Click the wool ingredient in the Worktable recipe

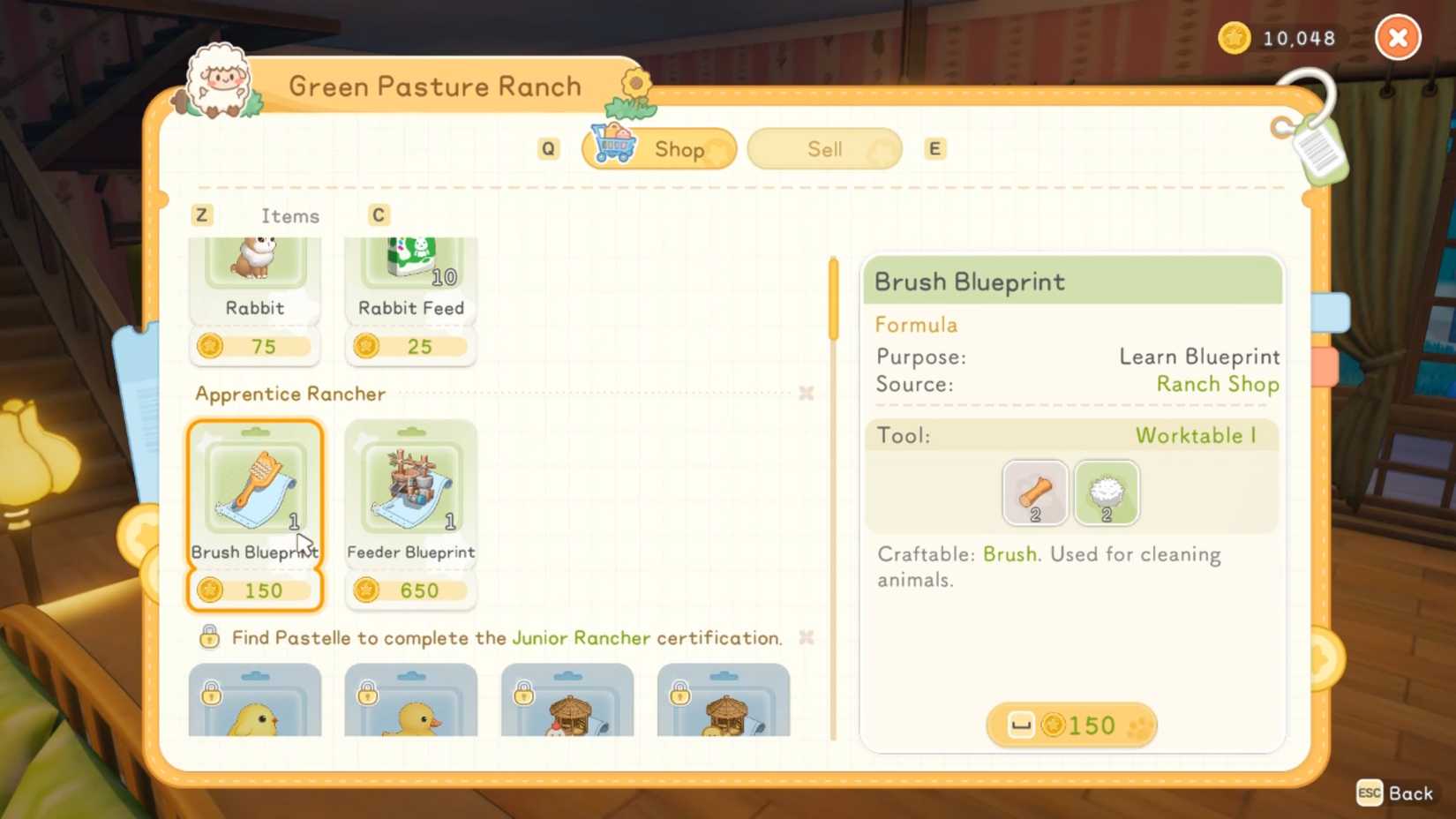tap(1107, 492)
